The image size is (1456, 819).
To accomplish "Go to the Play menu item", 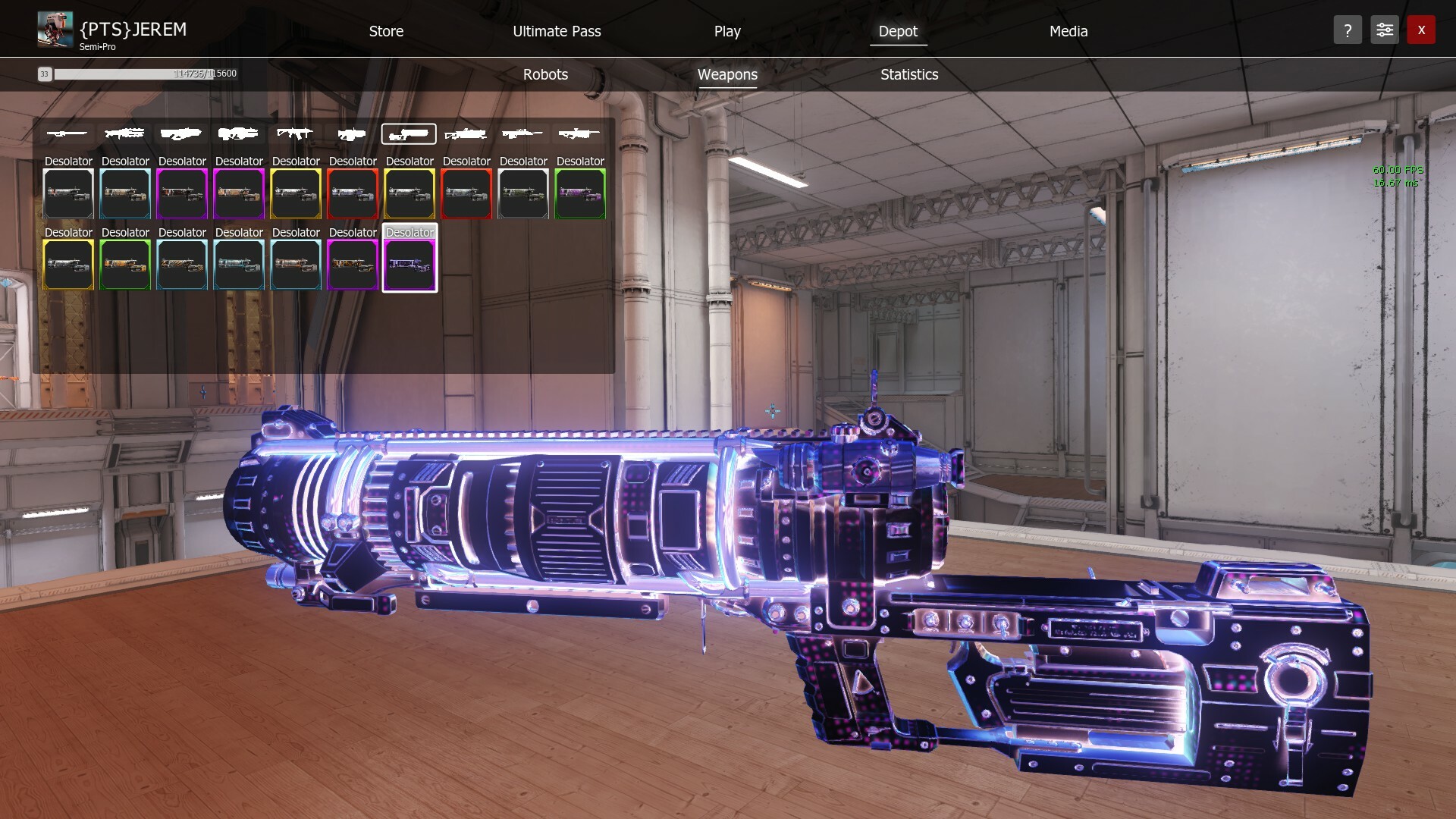I will [x=726, y=31].
